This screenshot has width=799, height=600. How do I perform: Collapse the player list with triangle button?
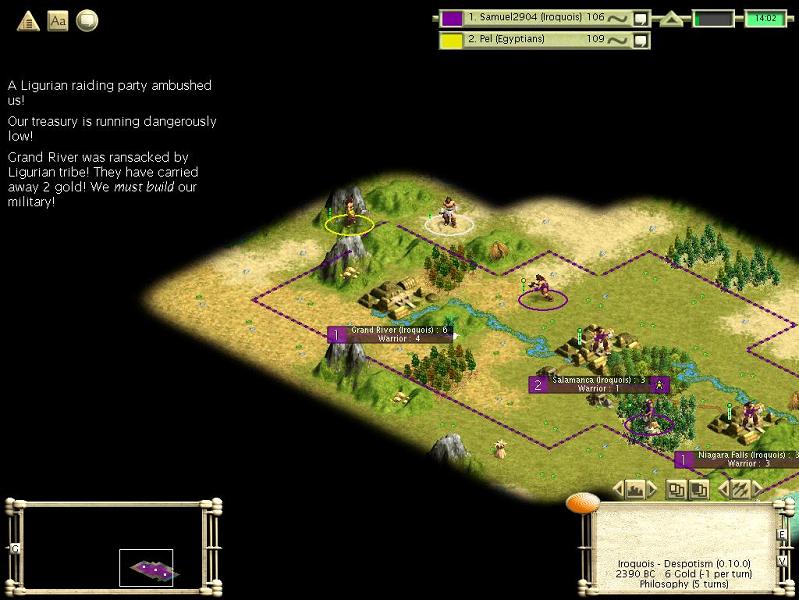tap(672, 19)
